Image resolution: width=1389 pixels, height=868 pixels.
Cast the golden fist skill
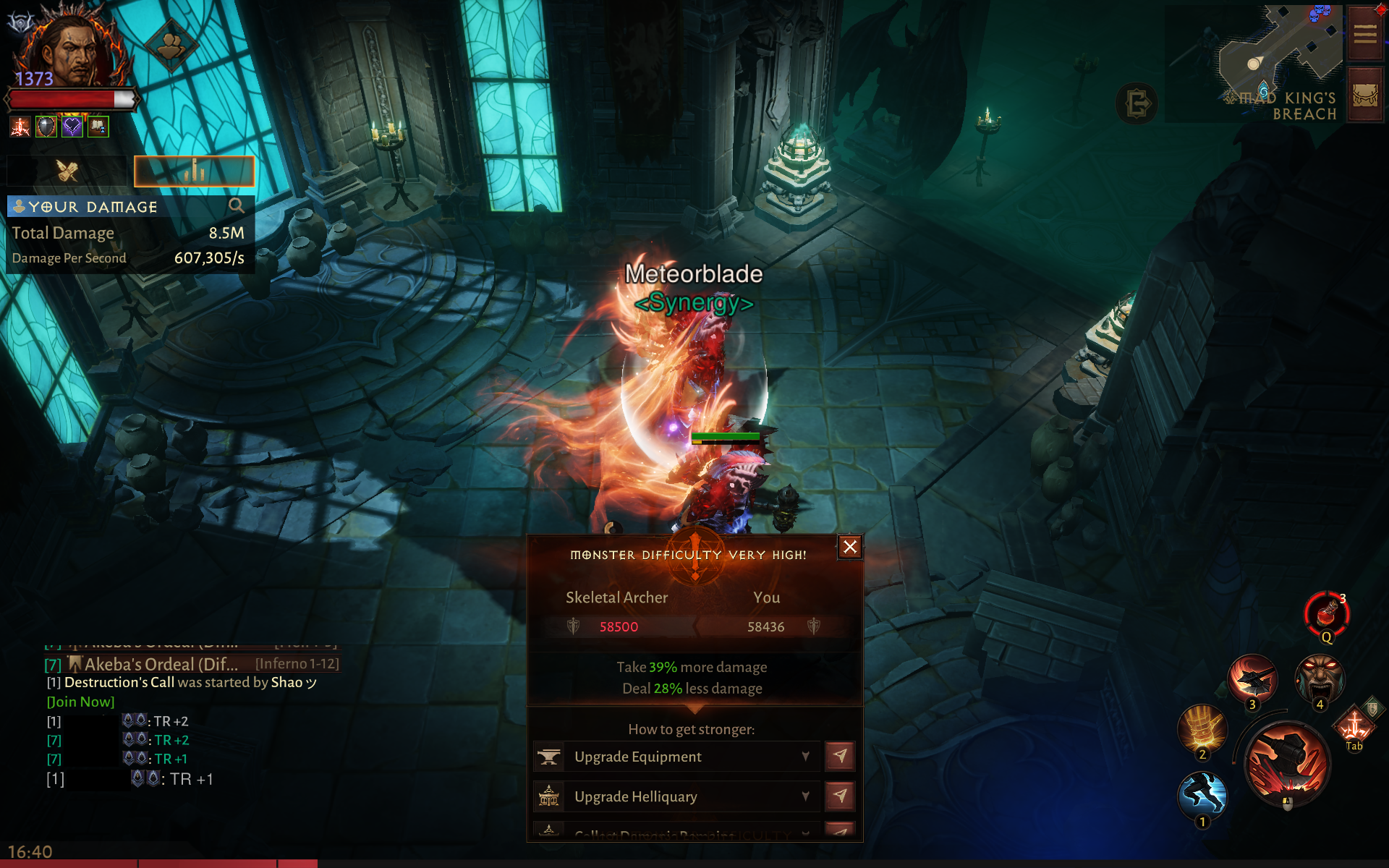[1202, 728]
